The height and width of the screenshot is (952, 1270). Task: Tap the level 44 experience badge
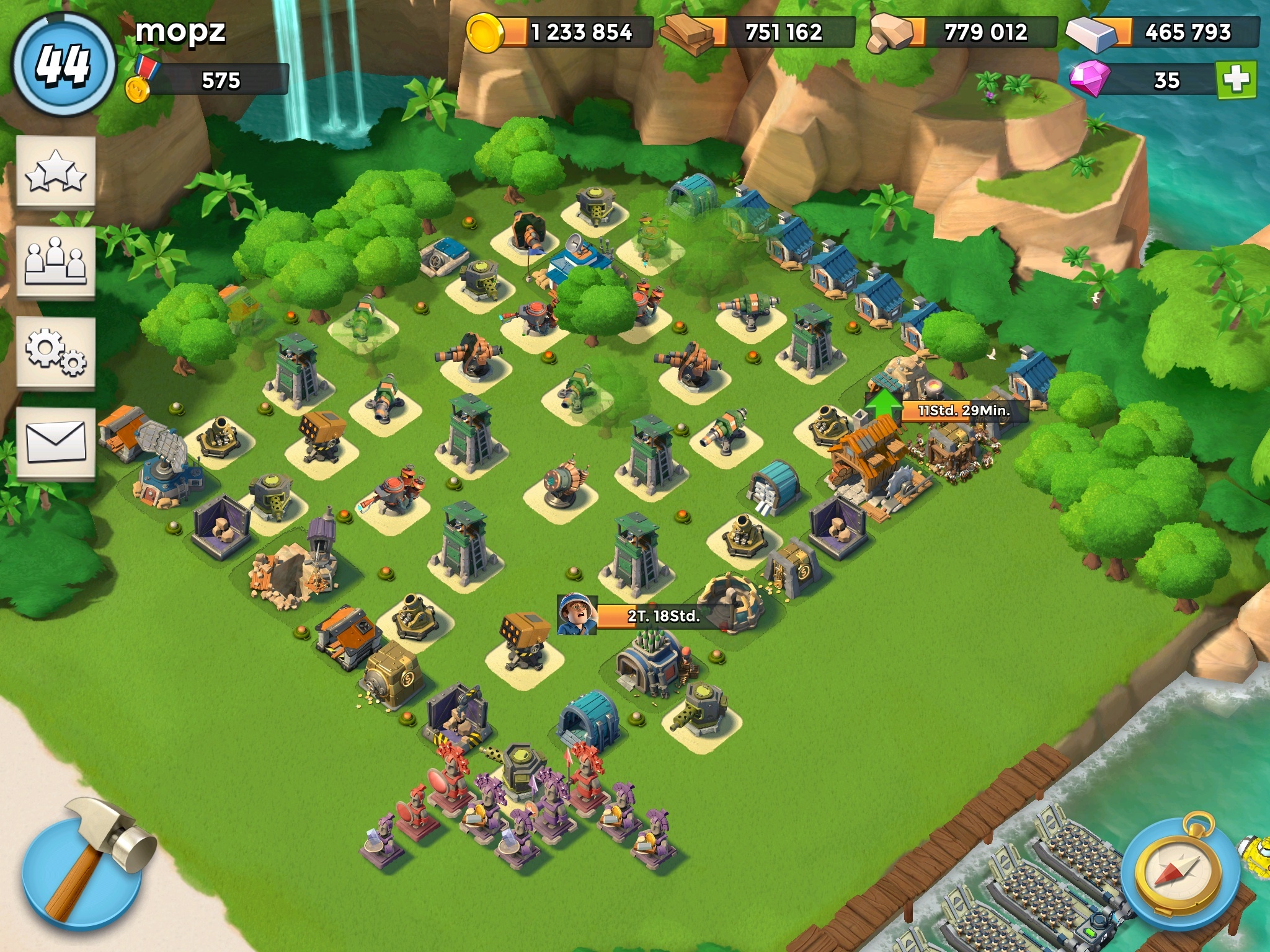click(64, 65)
